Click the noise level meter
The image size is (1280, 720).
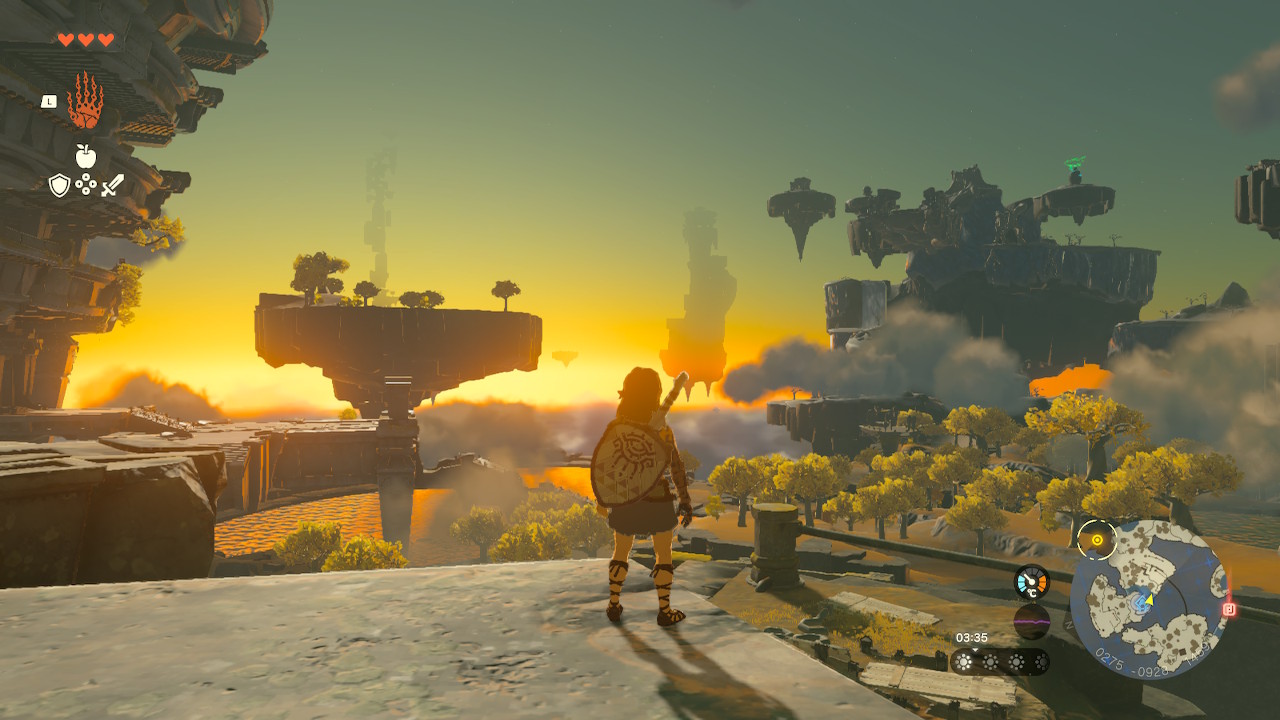(x=1032, y=621)
